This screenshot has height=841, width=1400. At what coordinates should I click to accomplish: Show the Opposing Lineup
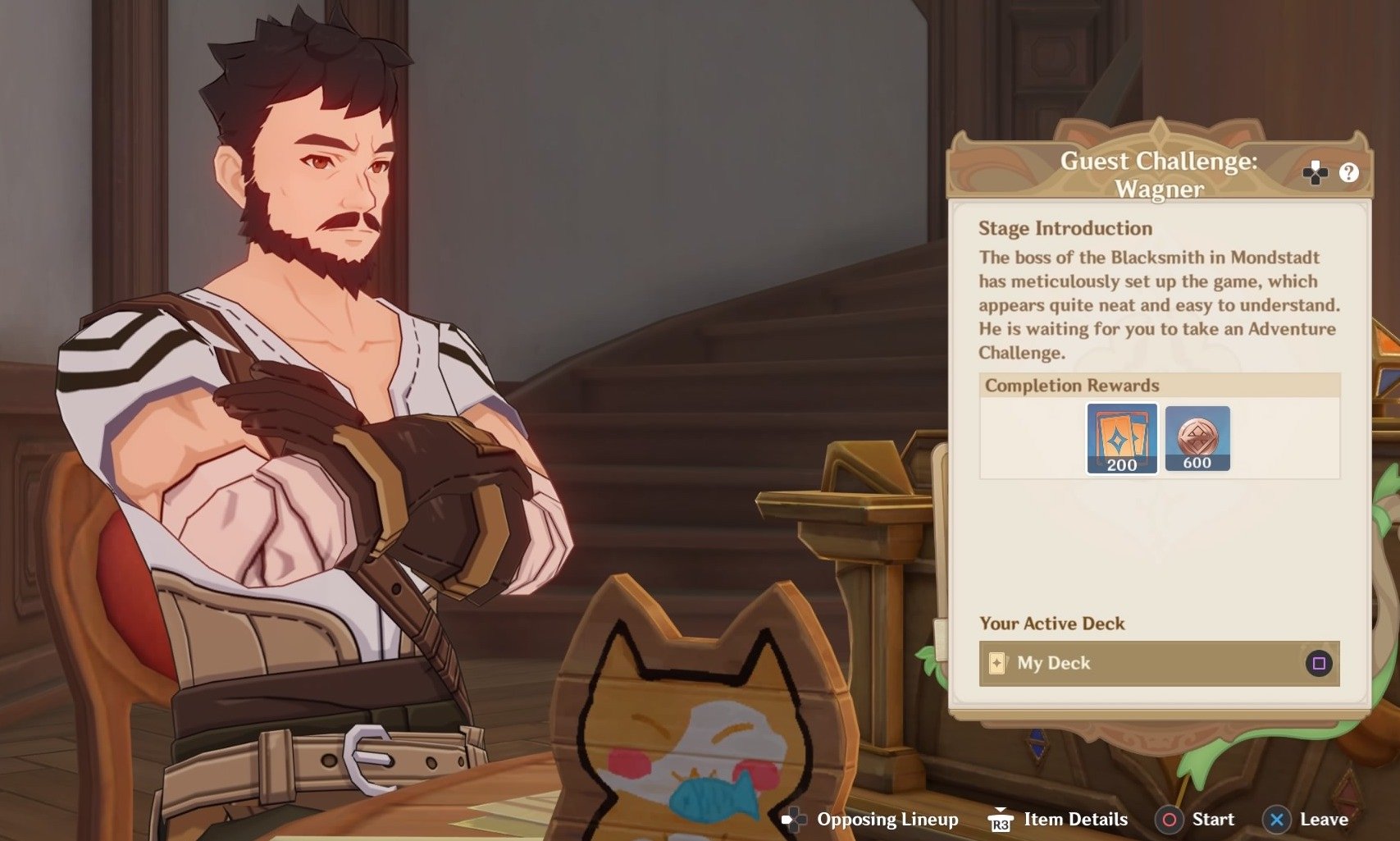870,819
